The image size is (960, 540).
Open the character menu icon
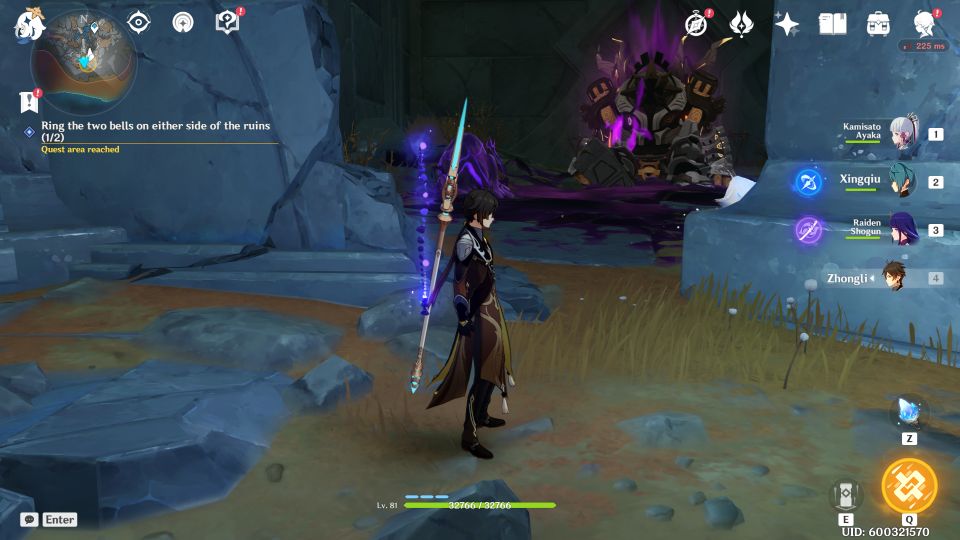coord(925,24)
